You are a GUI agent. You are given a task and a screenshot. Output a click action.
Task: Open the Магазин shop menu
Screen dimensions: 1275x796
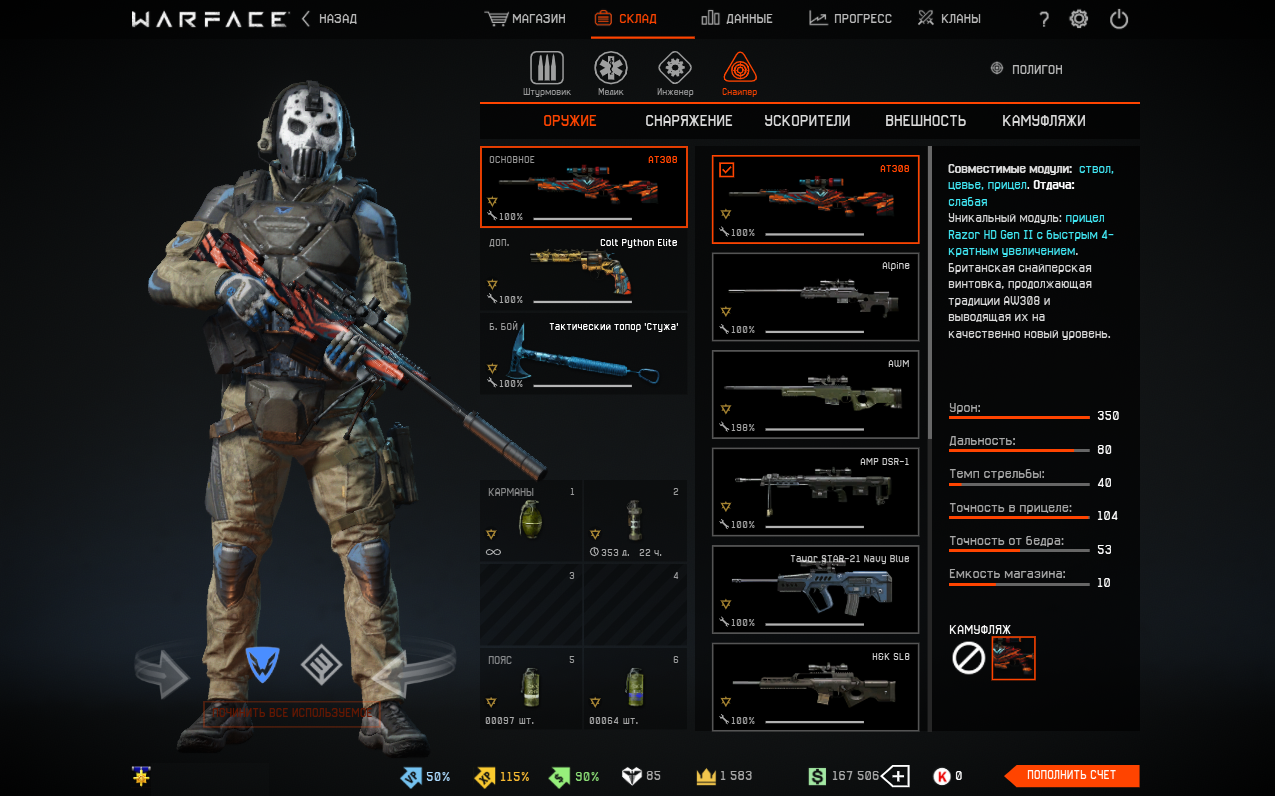pos(526,19)
